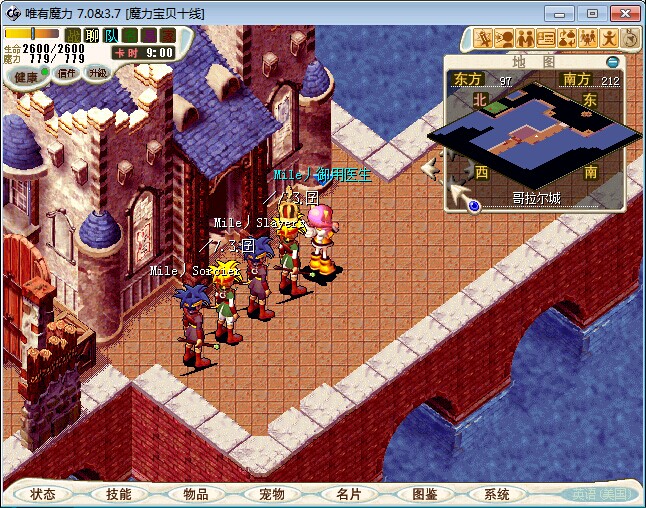This screenshot has height=508, width=646.
Task: Click the 健康 health button
Action: [x=27, y=76]
